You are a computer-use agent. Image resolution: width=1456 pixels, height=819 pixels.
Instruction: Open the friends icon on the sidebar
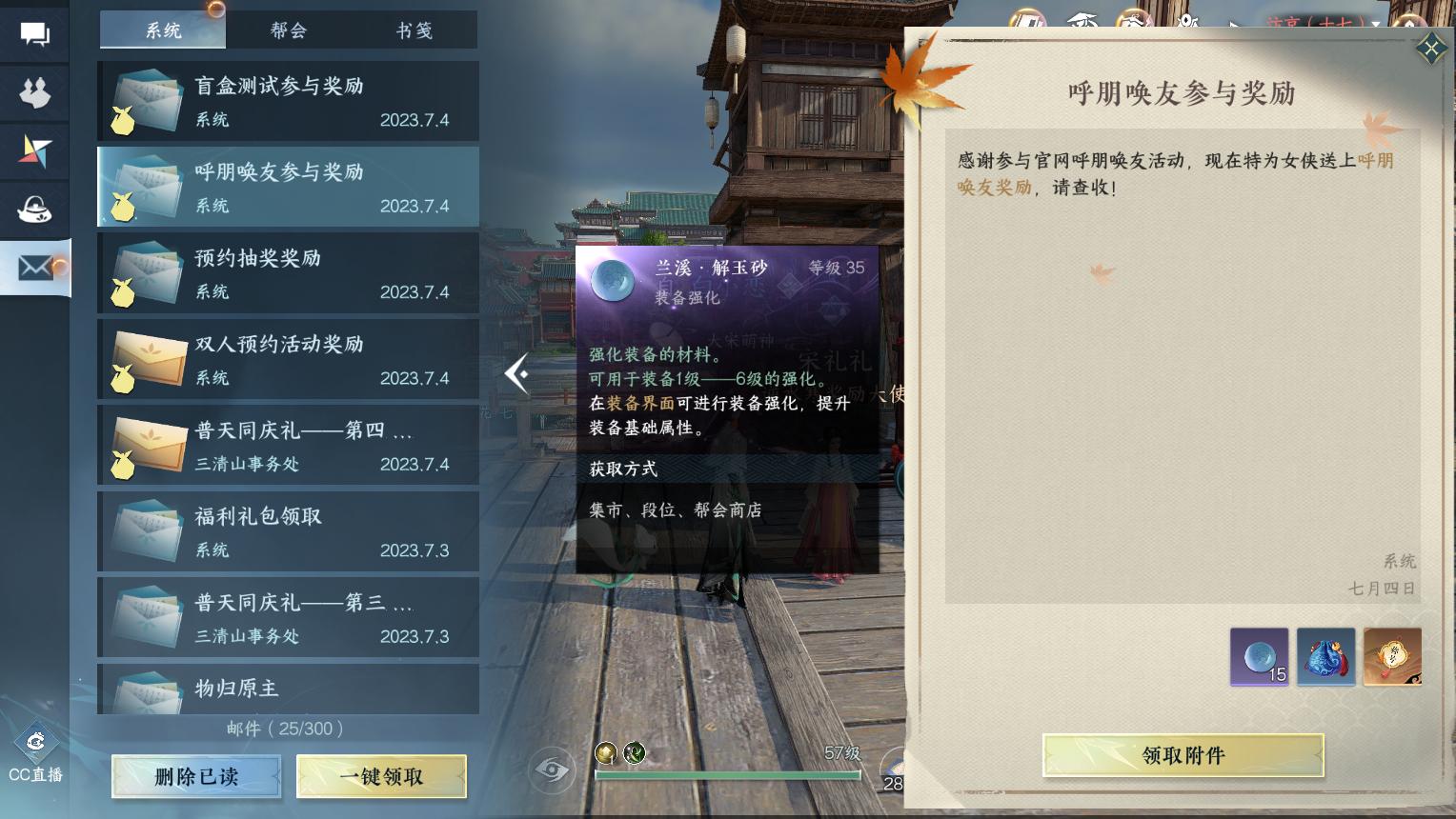[34, 93]
